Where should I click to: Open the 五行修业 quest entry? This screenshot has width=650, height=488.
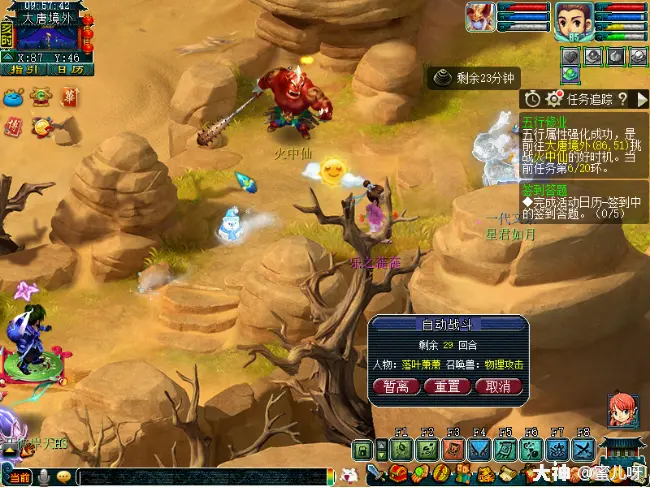click(x=544, y=120)
